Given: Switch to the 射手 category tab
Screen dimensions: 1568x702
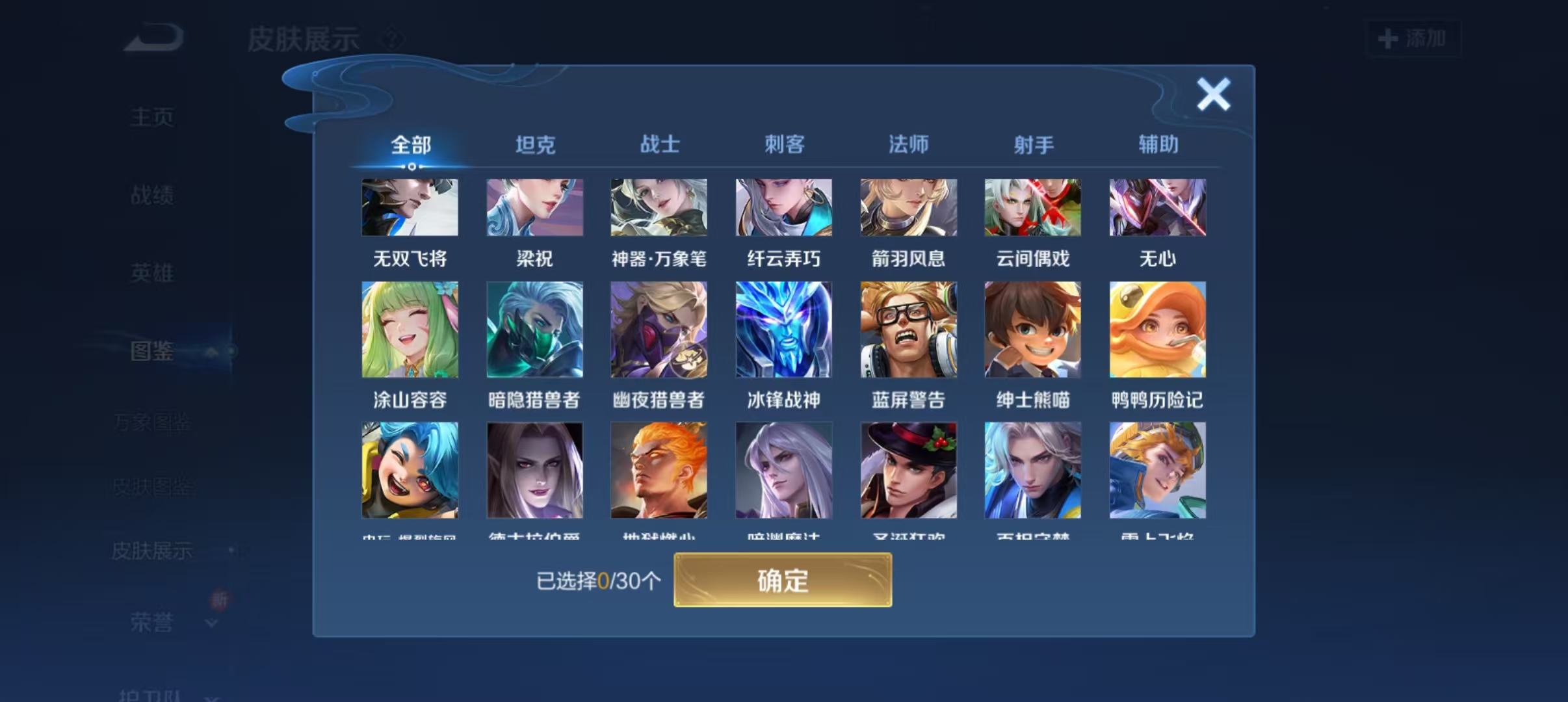Looking at the screenshot, I should [x=1032, y=144].
